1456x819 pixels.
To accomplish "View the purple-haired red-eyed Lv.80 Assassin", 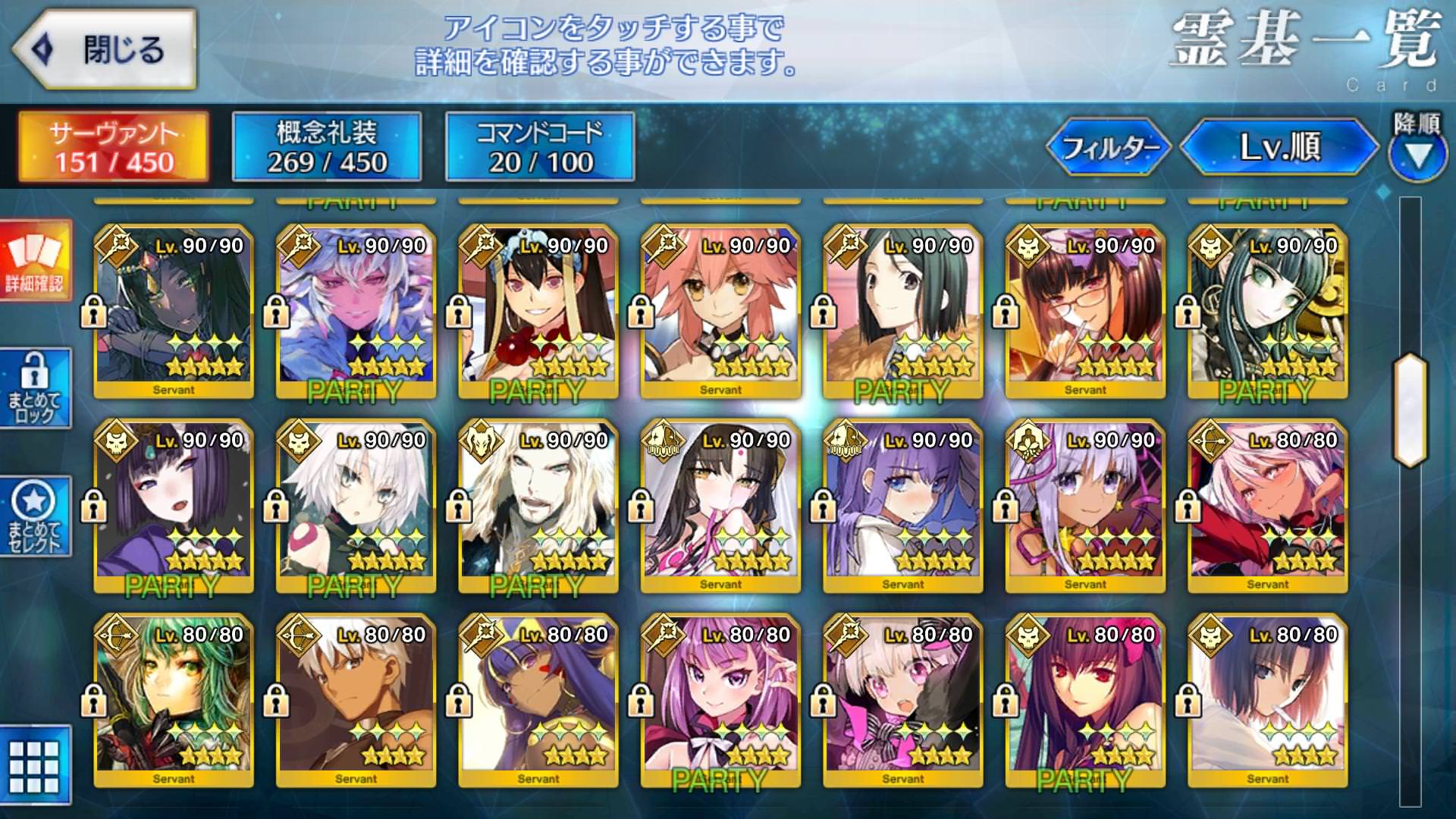I will point(1085,701).
